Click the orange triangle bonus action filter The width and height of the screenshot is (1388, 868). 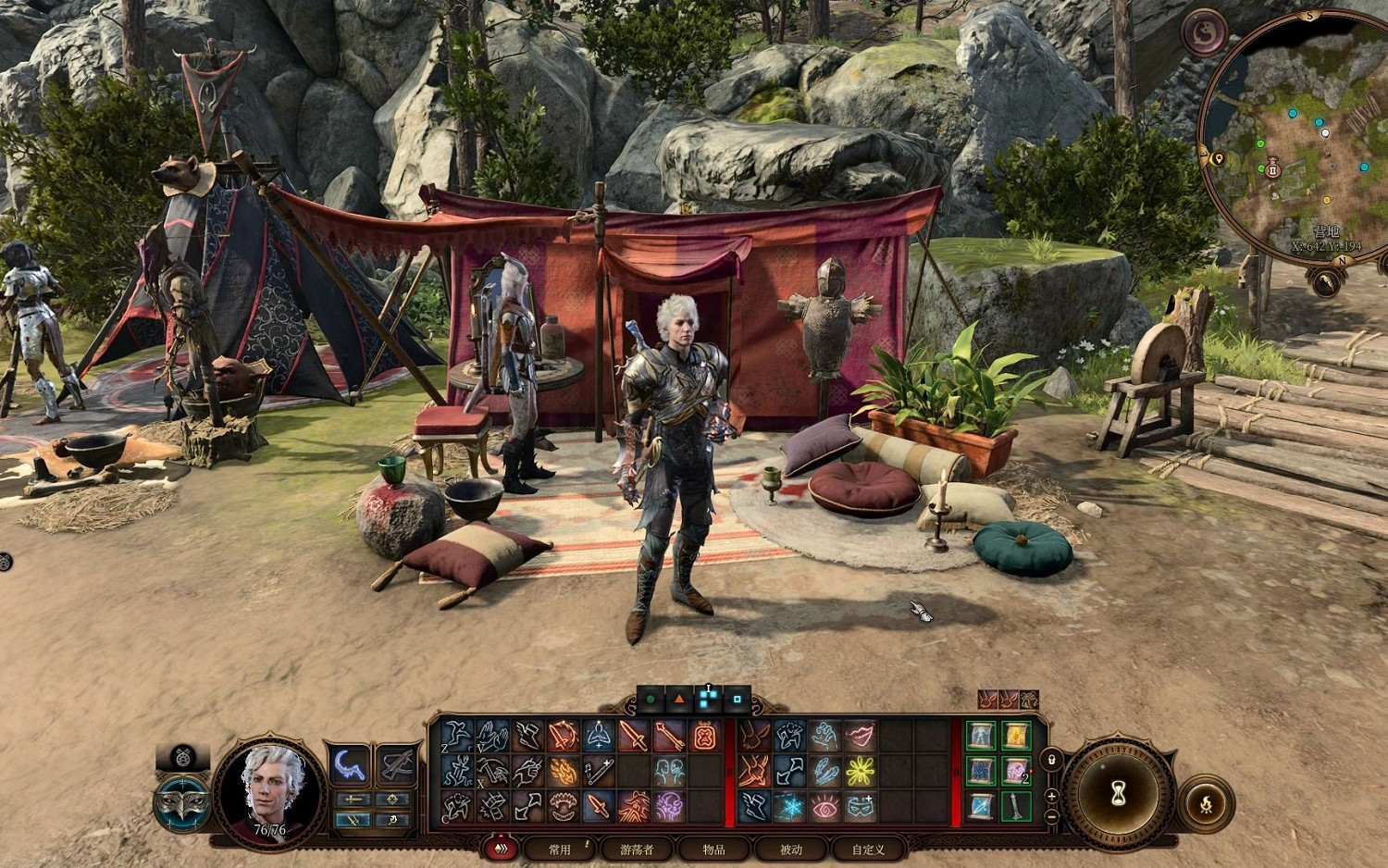[x=678, y=700]
